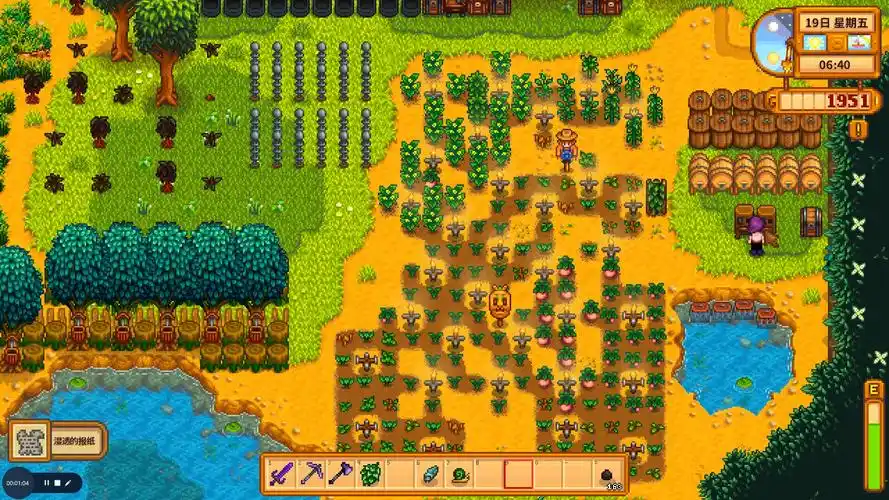Pick the green snail item slot
This screenshot has height=500, width=889.
point(459,473)
